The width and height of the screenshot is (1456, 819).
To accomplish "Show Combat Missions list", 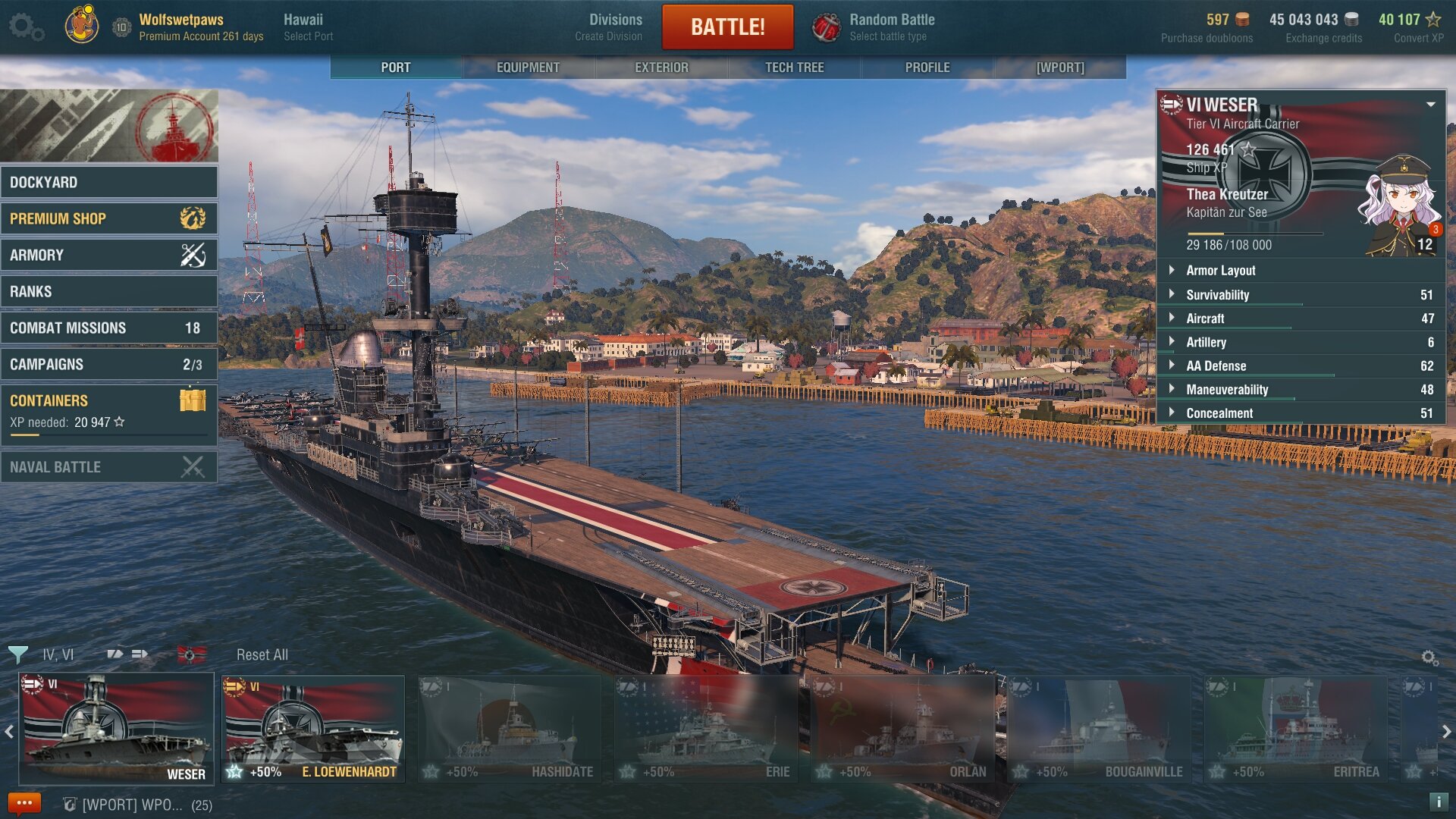I will pos(109,328).
